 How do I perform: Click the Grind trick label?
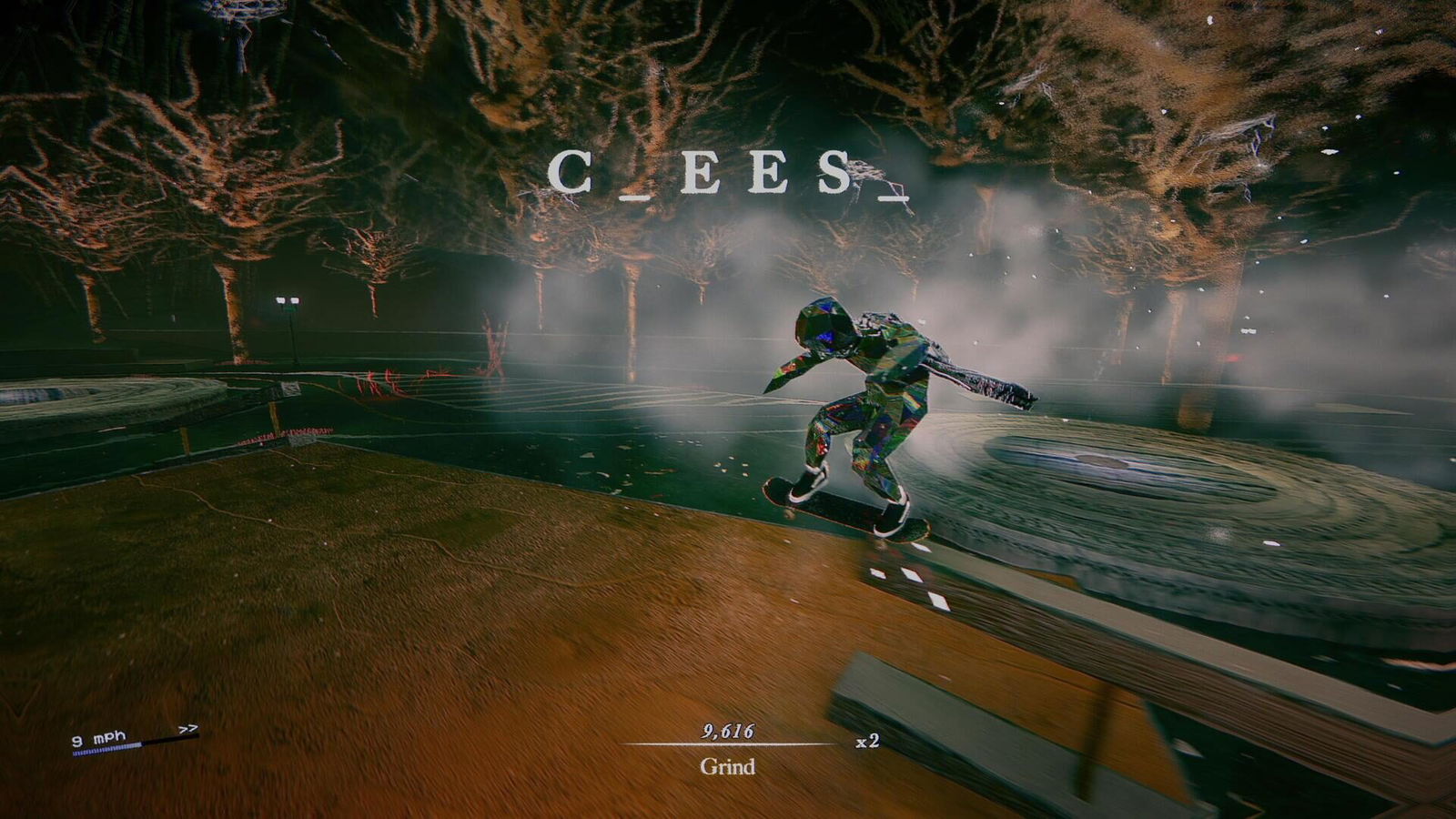(x=728, y=767)
